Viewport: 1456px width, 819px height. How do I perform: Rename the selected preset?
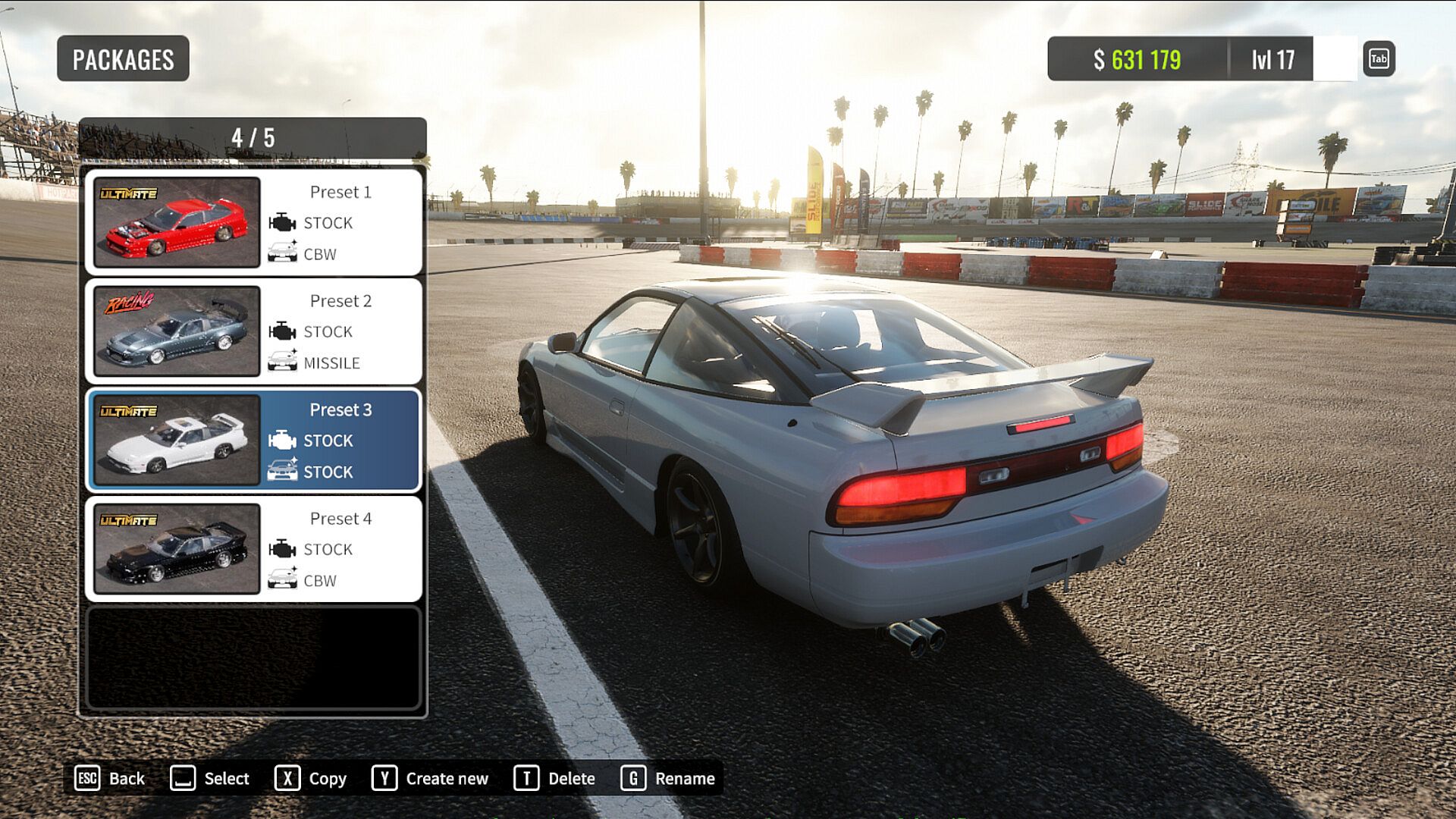(x=668, y=778)
